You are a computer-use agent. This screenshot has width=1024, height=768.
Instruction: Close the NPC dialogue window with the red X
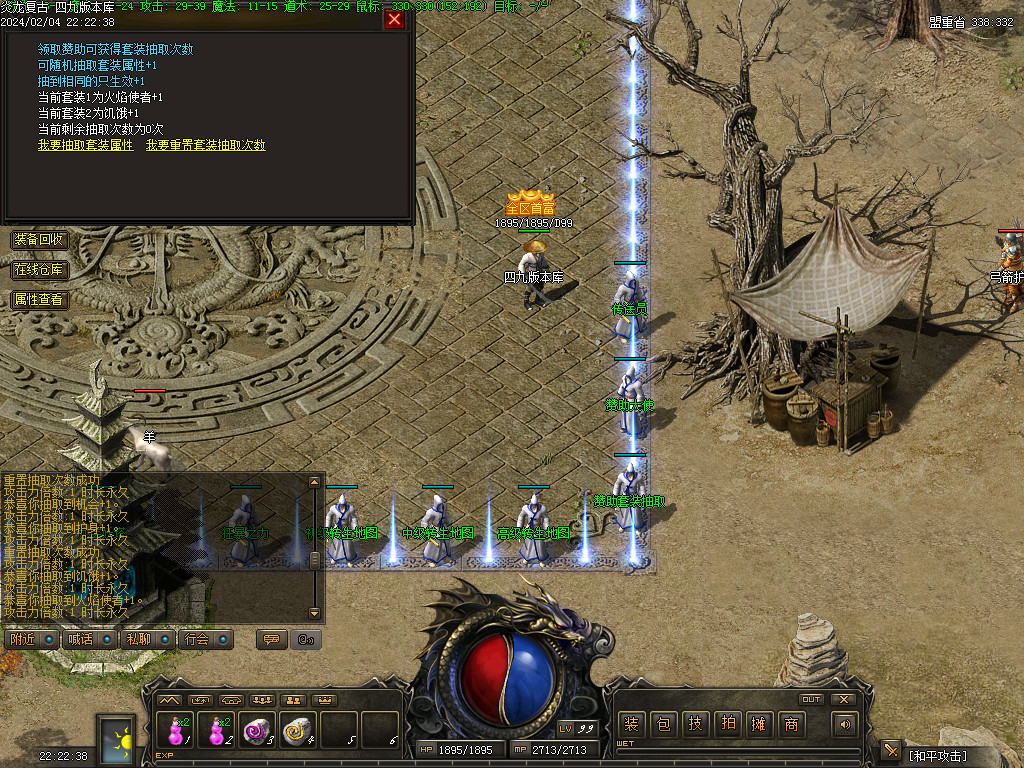click(394, 19)
